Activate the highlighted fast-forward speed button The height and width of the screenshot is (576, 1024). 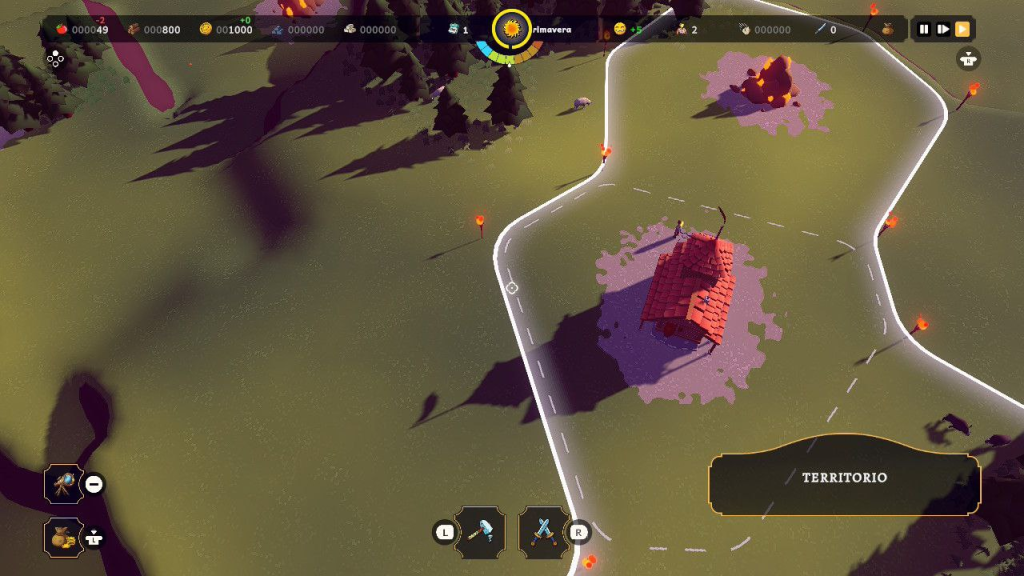[962, 30]
